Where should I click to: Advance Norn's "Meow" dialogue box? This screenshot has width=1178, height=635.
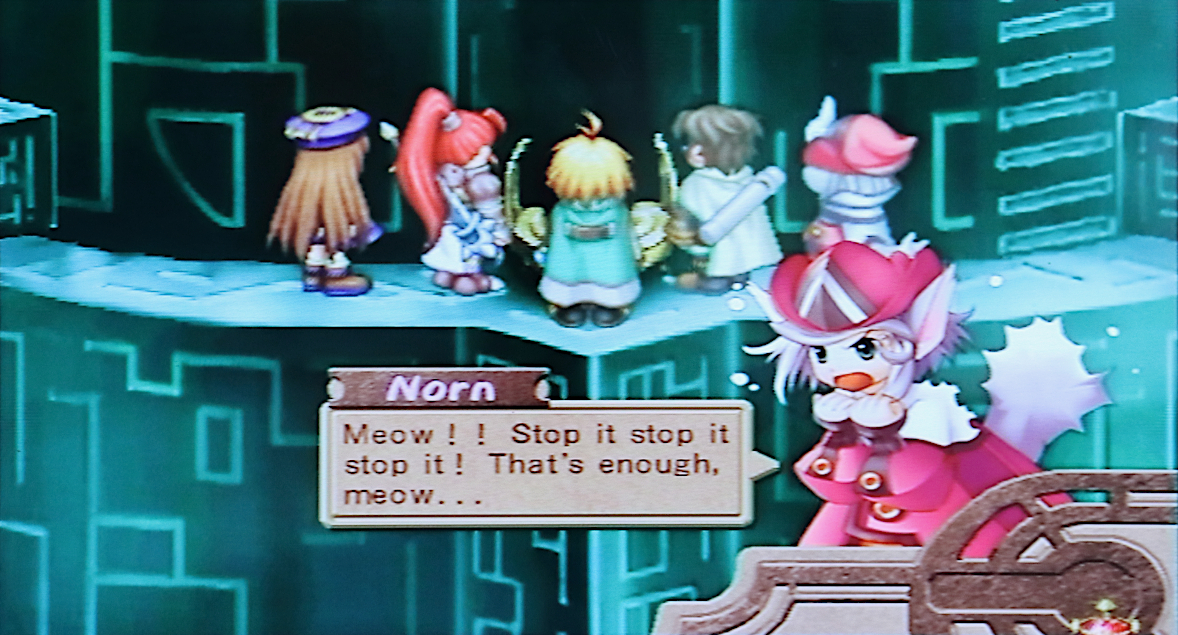pyautogui.click(x=535, y=463)
